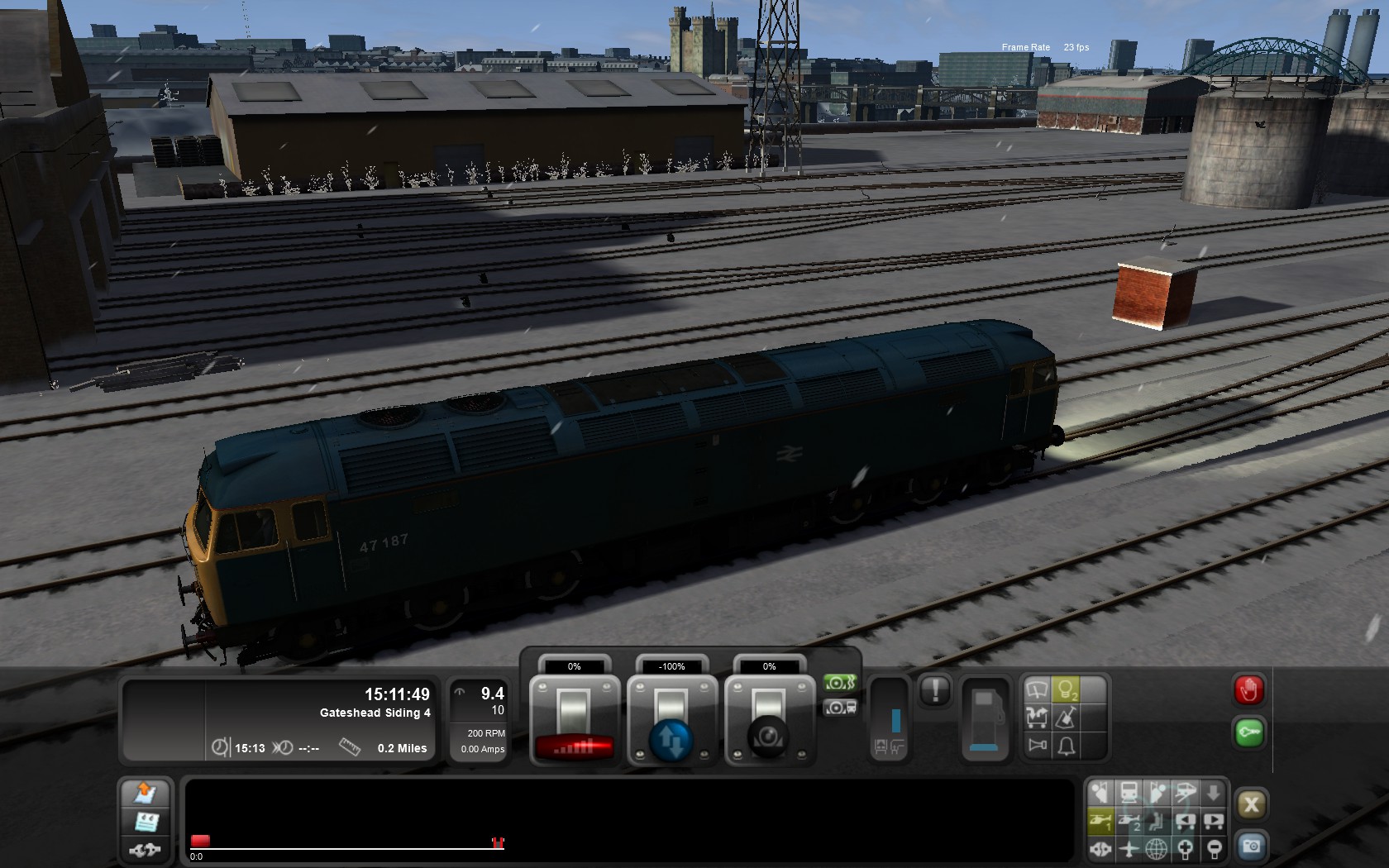The image size is (1389, 868).
Task: Toggle the headlights bulb icon
Action: click(x=1067, y=689)
